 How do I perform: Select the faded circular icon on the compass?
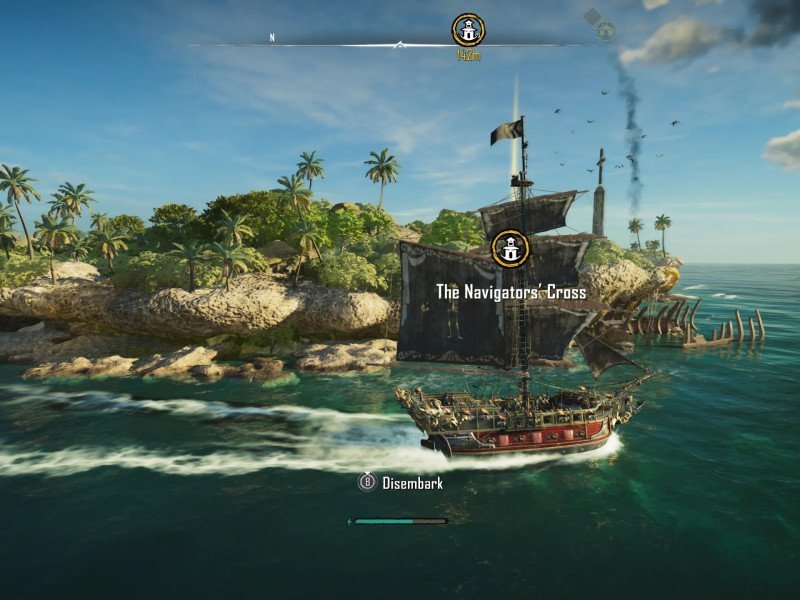tap(605, 30)
